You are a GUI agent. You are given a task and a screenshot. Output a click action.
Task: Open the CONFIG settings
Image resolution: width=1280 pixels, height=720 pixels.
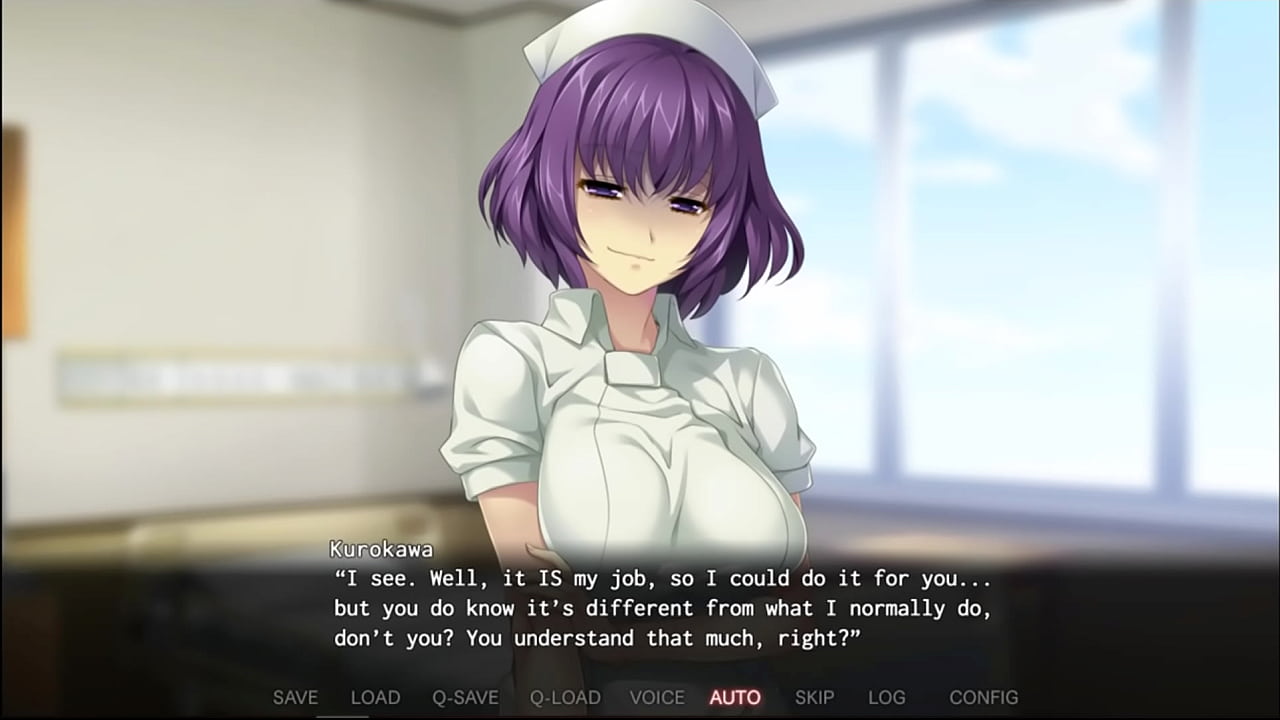[x=983, y=697]
